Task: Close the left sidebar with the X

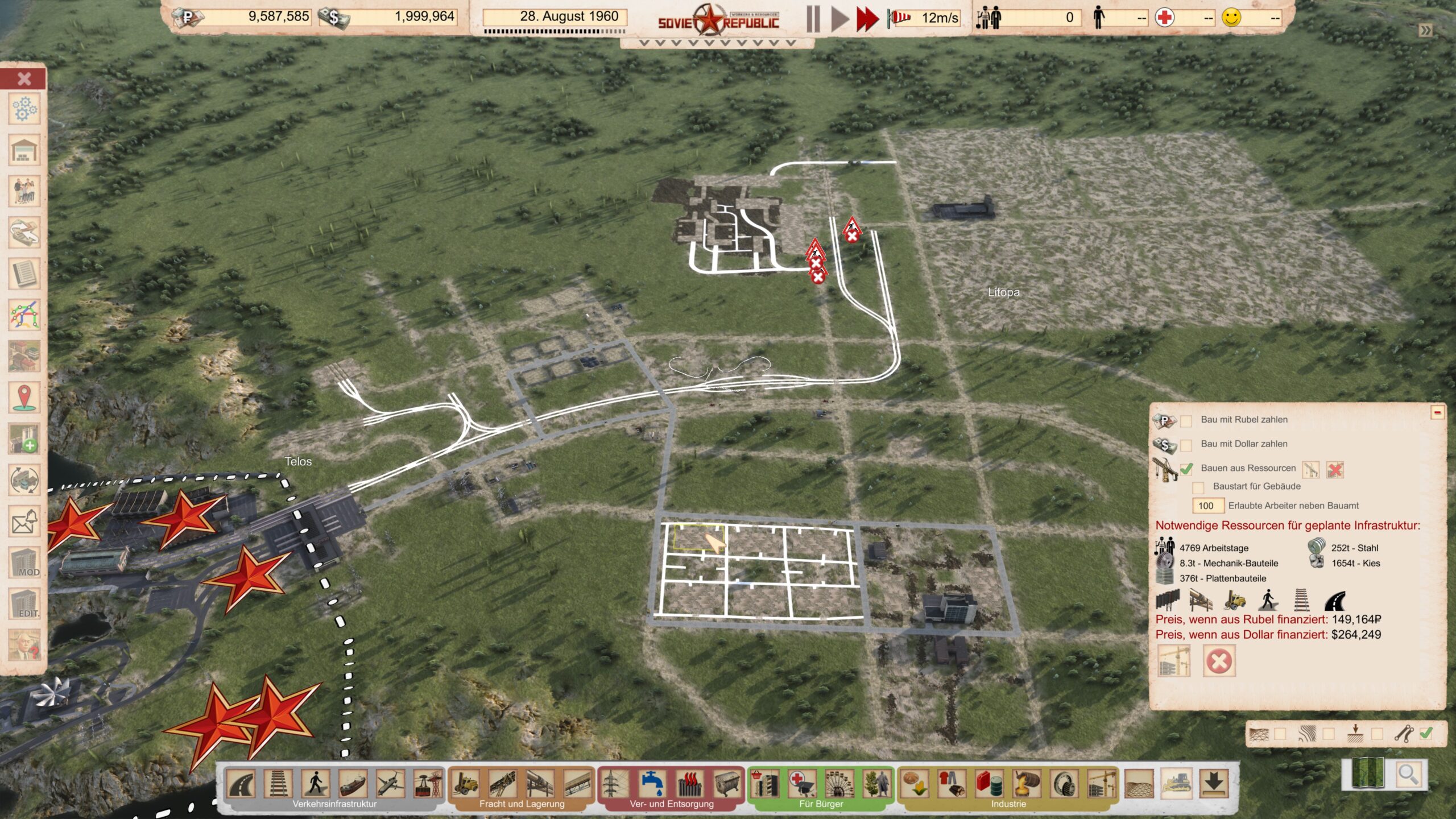Action: [24, 78]
